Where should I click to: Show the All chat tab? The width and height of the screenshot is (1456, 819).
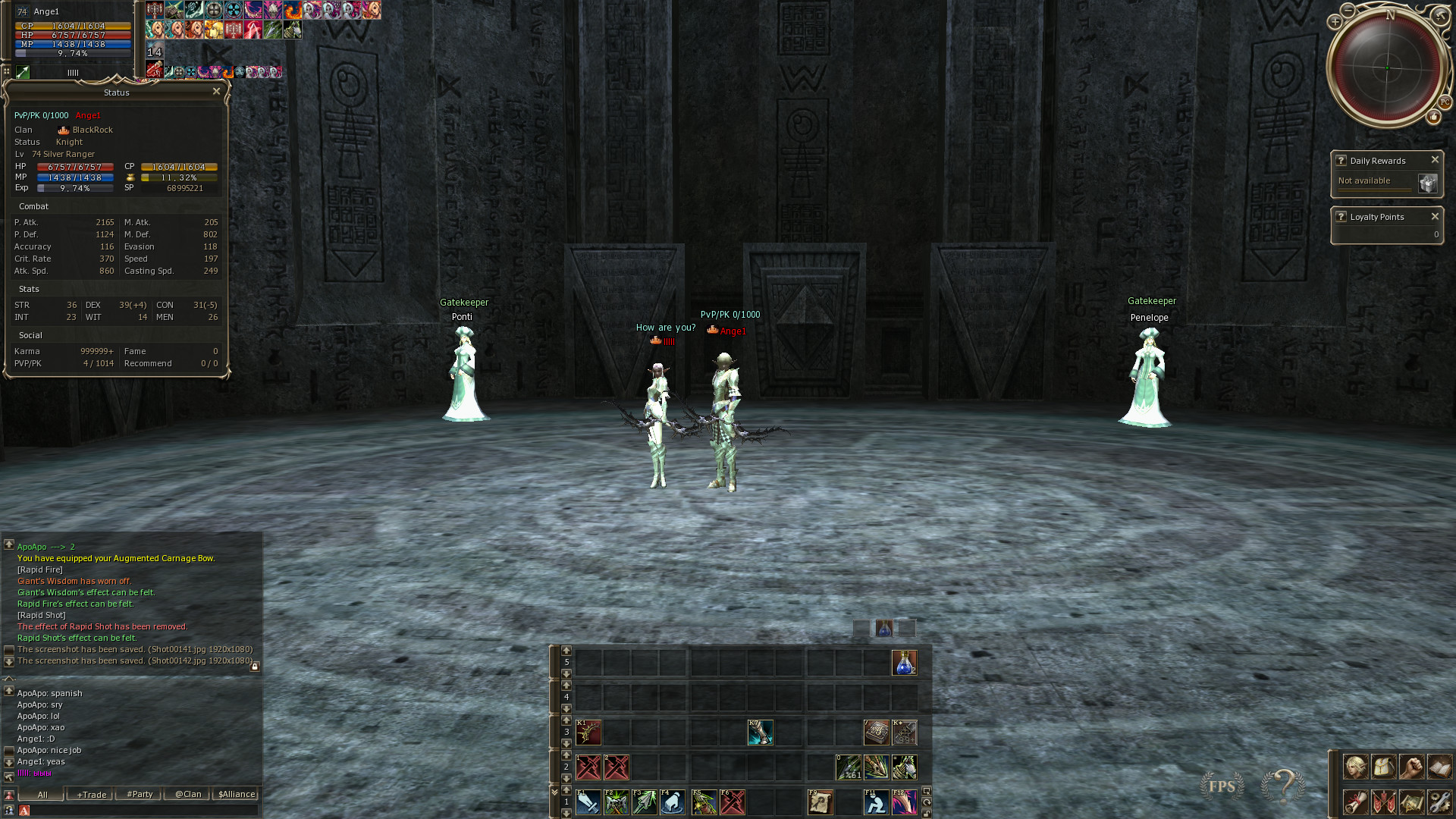point(42,795)
